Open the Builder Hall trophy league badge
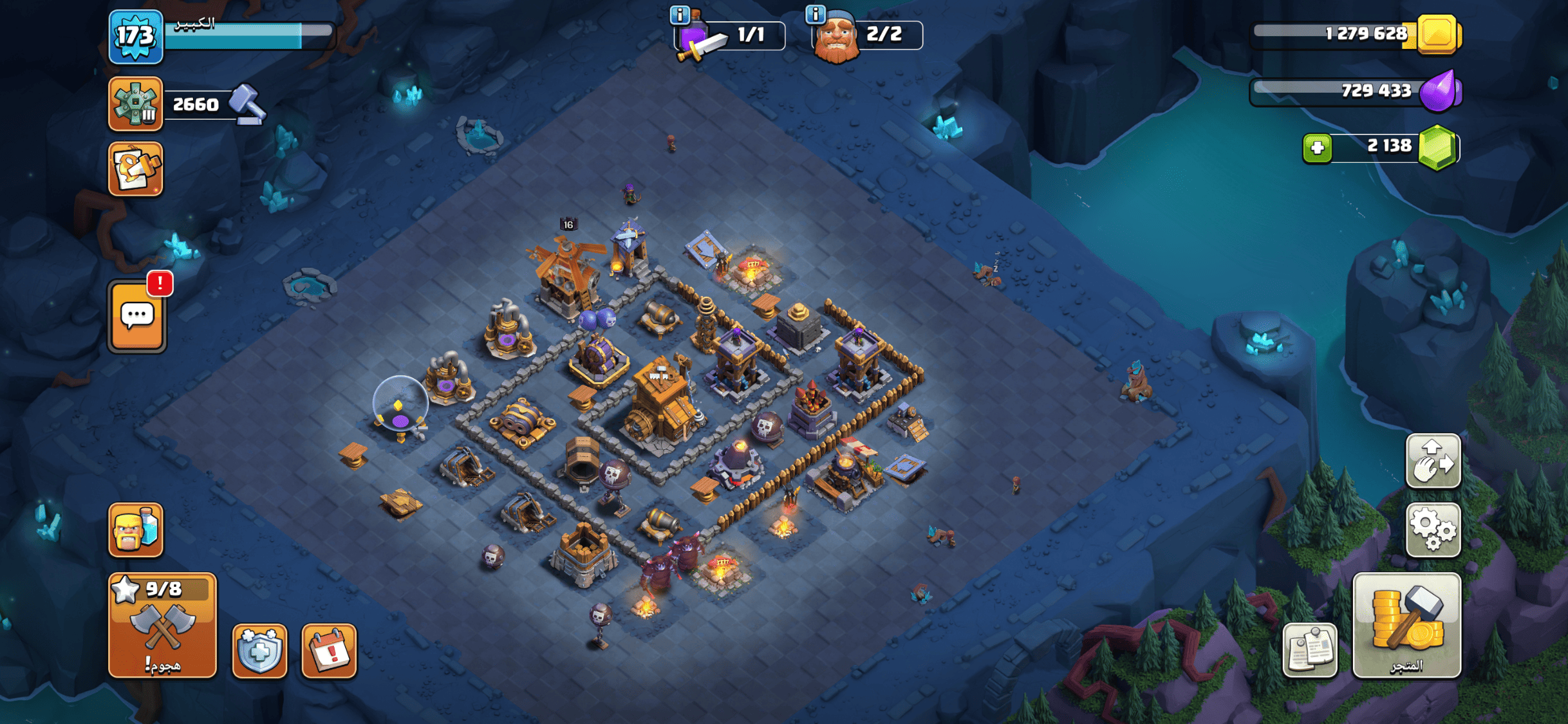This screenshot has width=1568, height=724. point(135,104)
